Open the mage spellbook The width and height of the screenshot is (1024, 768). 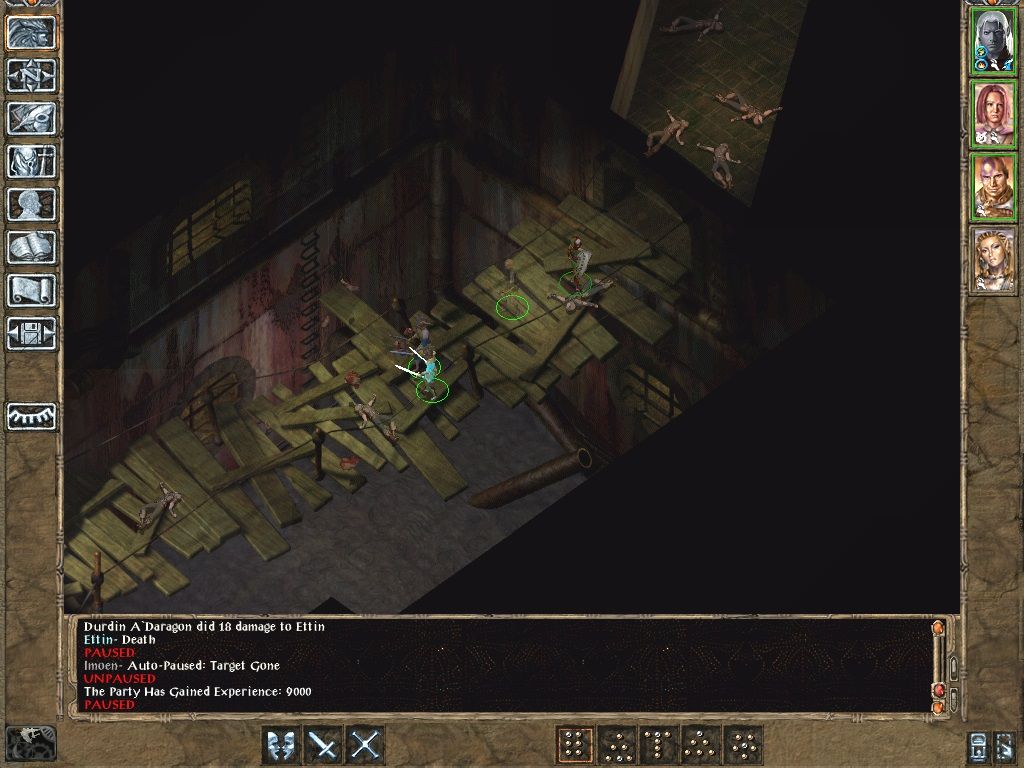tap(32, 247)
